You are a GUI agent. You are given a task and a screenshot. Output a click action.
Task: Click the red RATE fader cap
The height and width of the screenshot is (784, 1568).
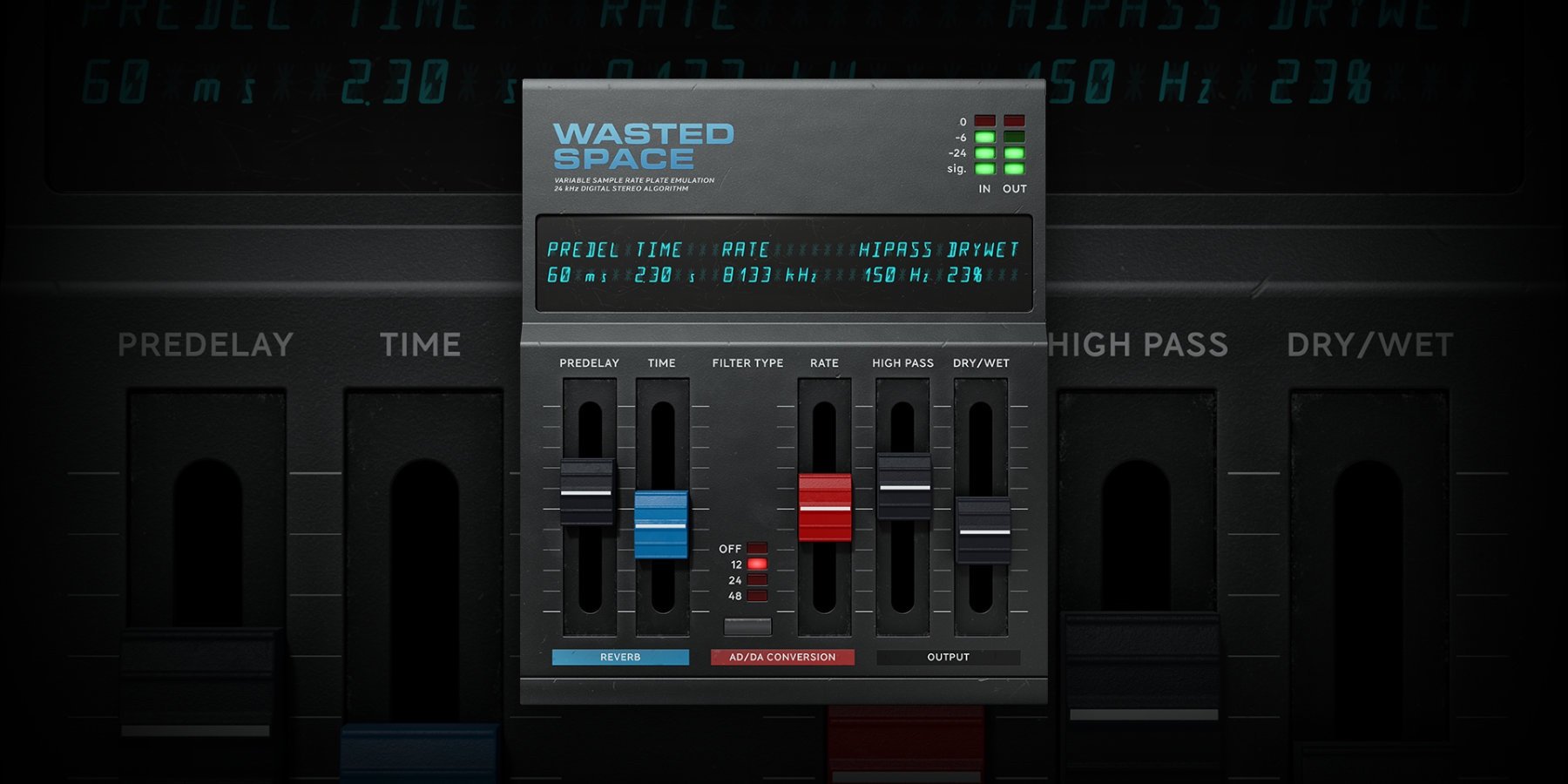coord(823,508)
